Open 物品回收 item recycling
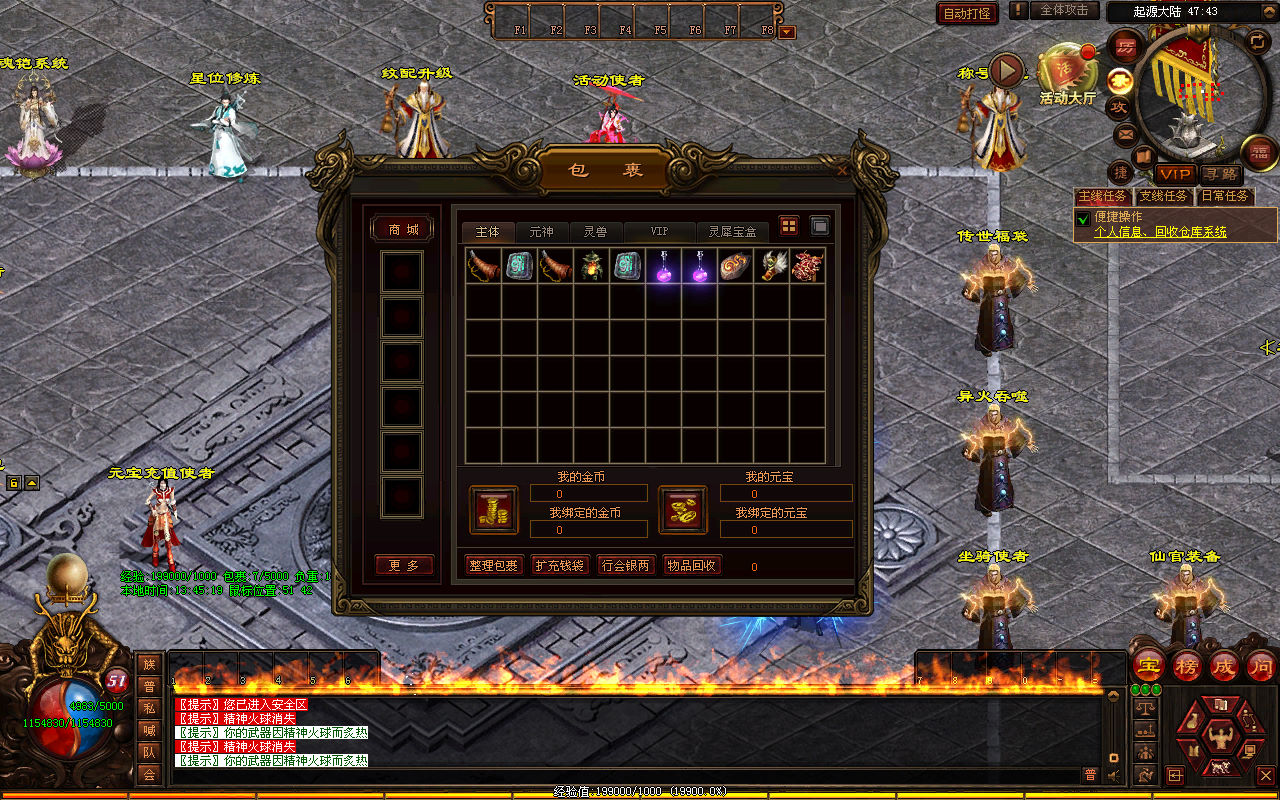This screenshot has width=1280, height=800. click(691, 566)
